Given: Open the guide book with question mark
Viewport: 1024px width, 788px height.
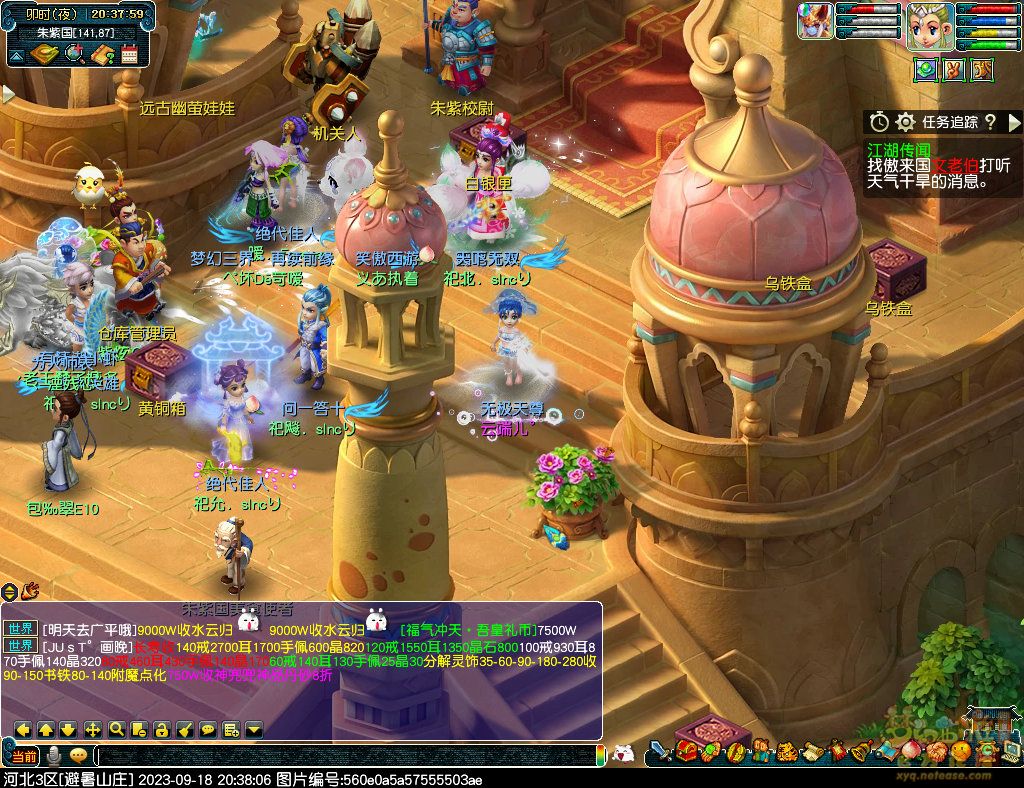Looking at the screenshot, I should [x=101, y=55].
